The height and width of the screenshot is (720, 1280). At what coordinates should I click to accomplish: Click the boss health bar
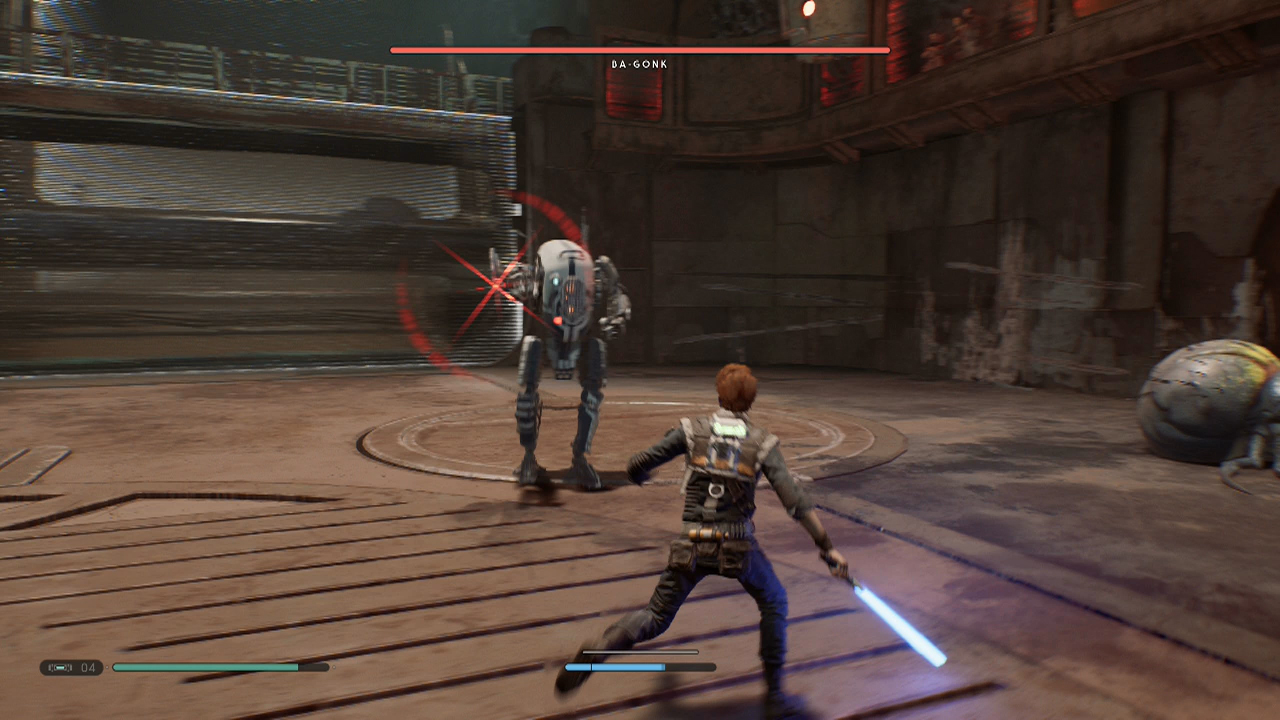pos(639,48)
